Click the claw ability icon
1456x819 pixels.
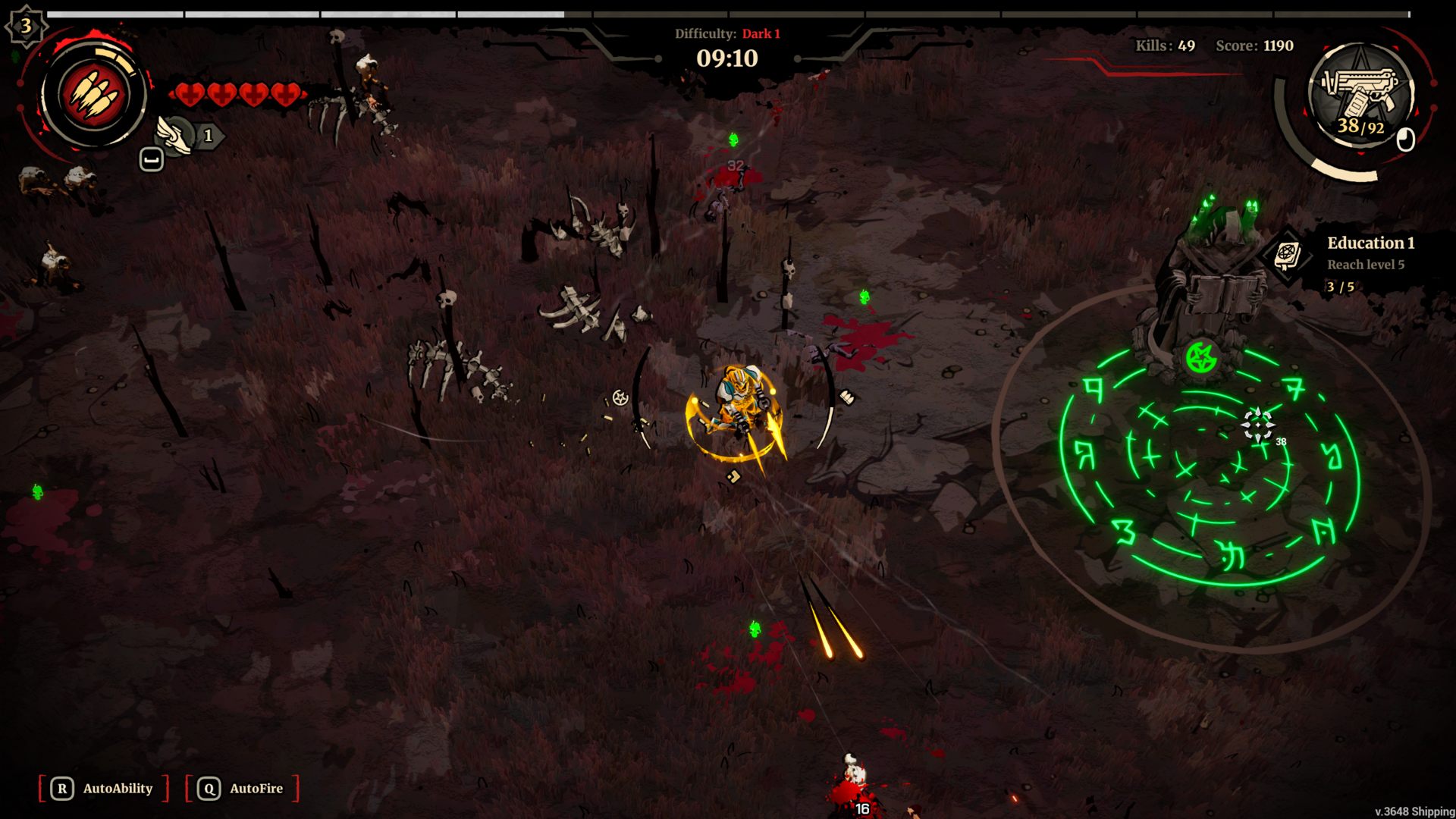tap(94, 96)
